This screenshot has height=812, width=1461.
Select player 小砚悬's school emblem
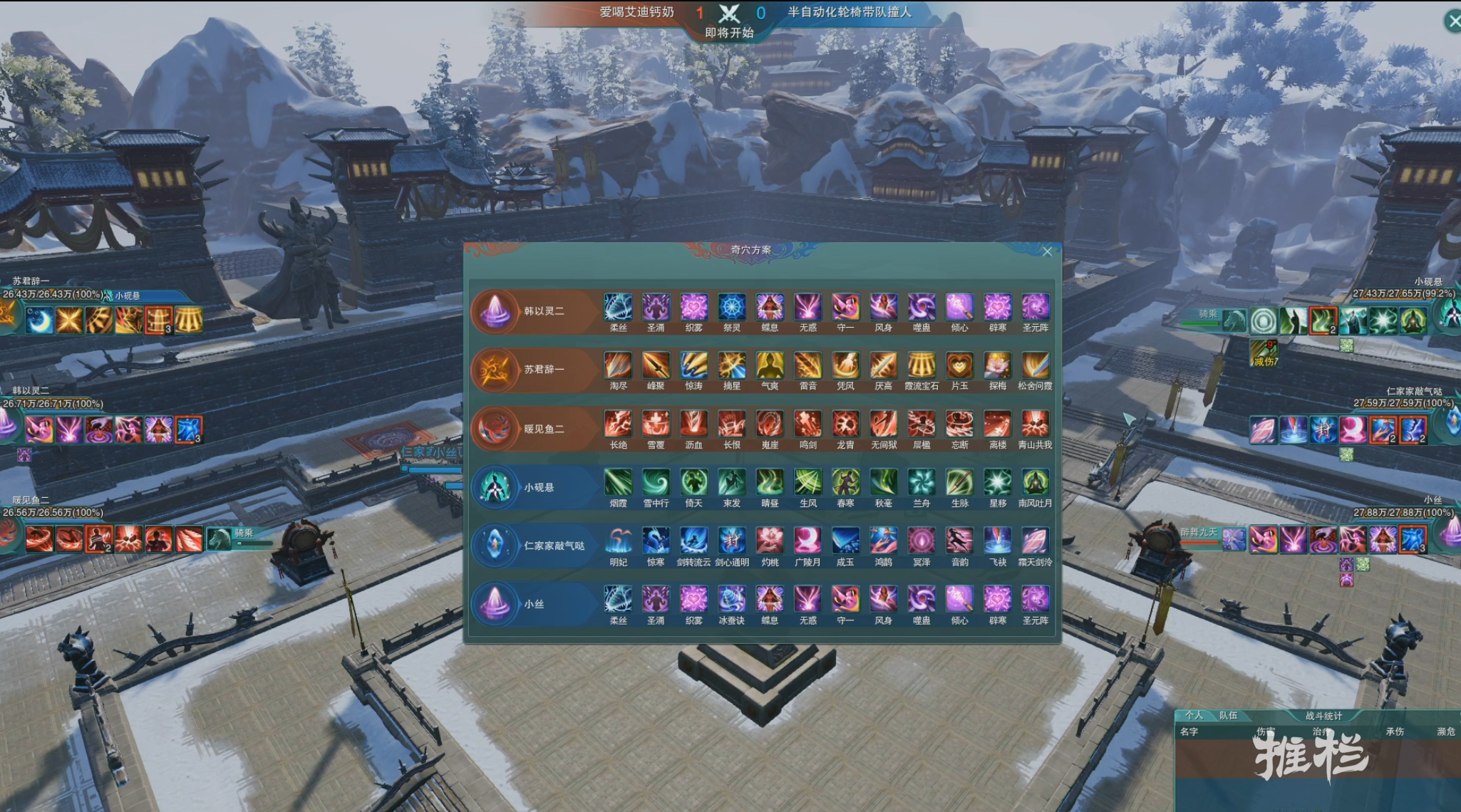pyautogui.click(x=495, y=488)
